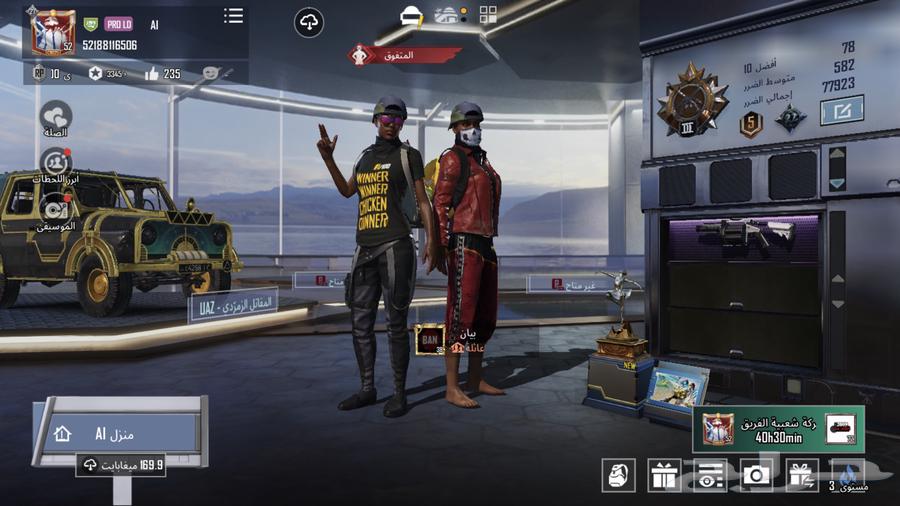Edit the stats showcase panel
The height and width of the screenshot is (506, 900).
point(841,110)
